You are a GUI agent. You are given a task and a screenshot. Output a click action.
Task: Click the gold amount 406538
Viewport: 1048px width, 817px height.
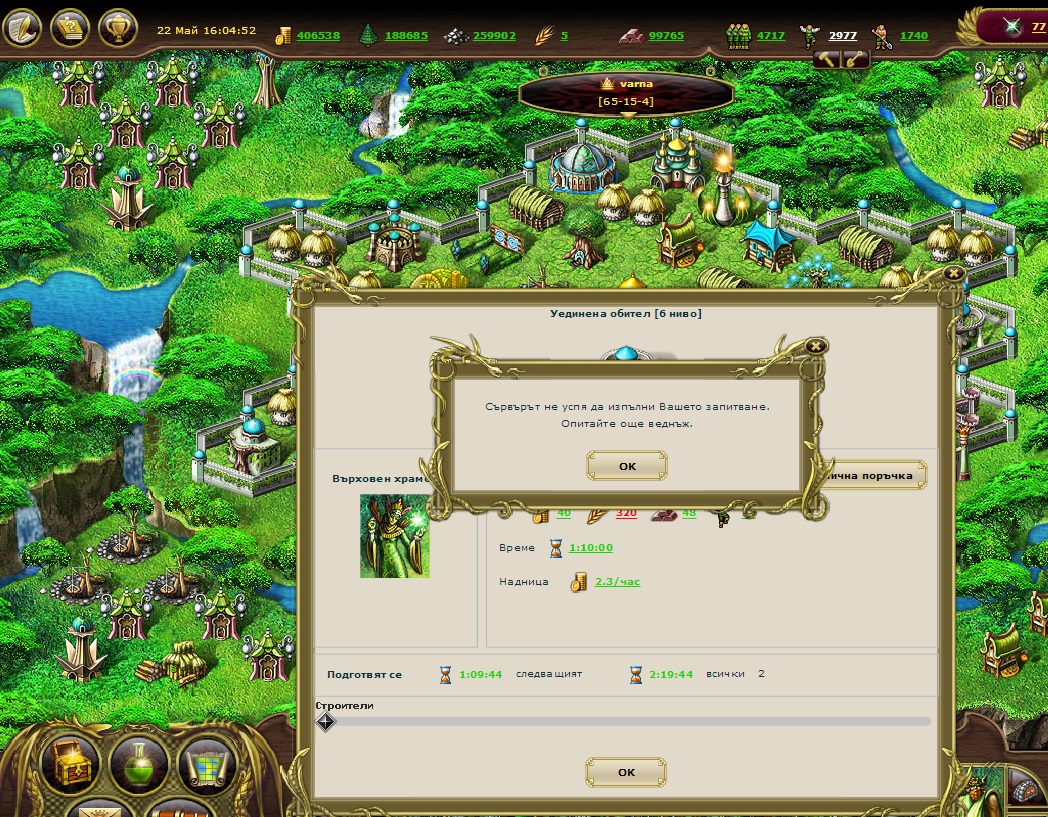318,36
